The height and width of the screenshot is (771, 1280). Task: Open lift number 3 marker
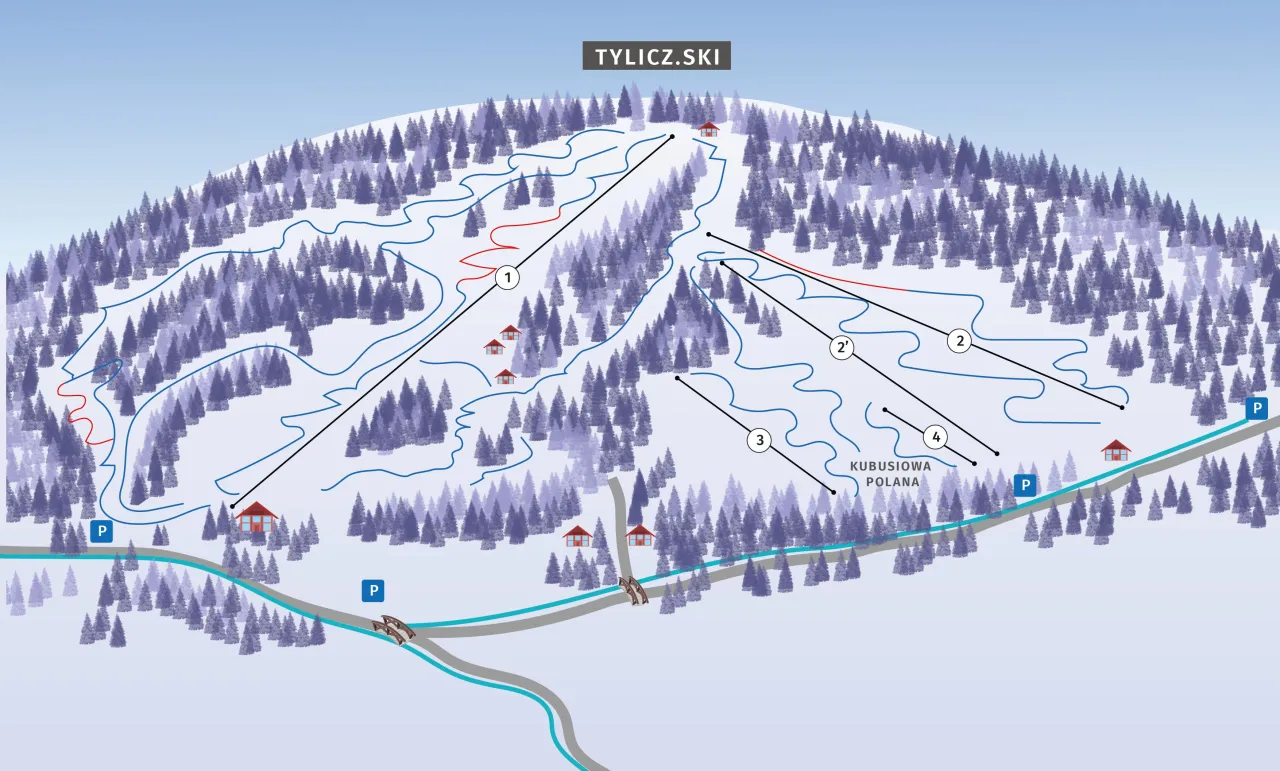click(760, 440)
